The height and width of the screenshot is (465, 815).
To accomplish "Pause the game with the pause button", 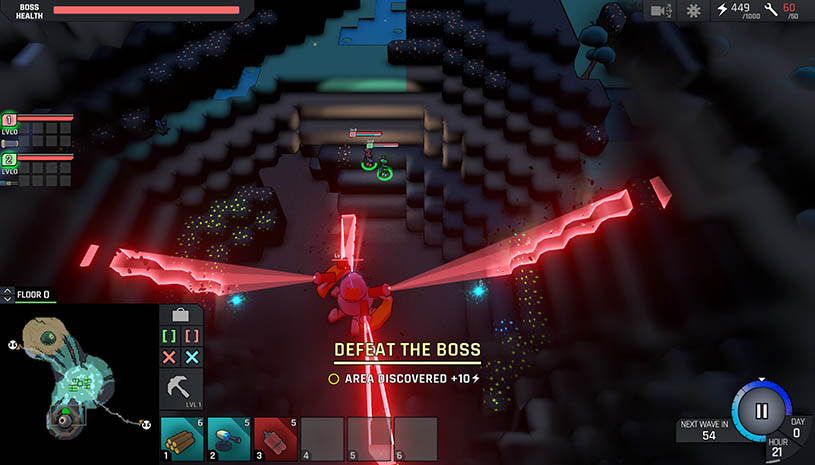I will click(761, 410).
